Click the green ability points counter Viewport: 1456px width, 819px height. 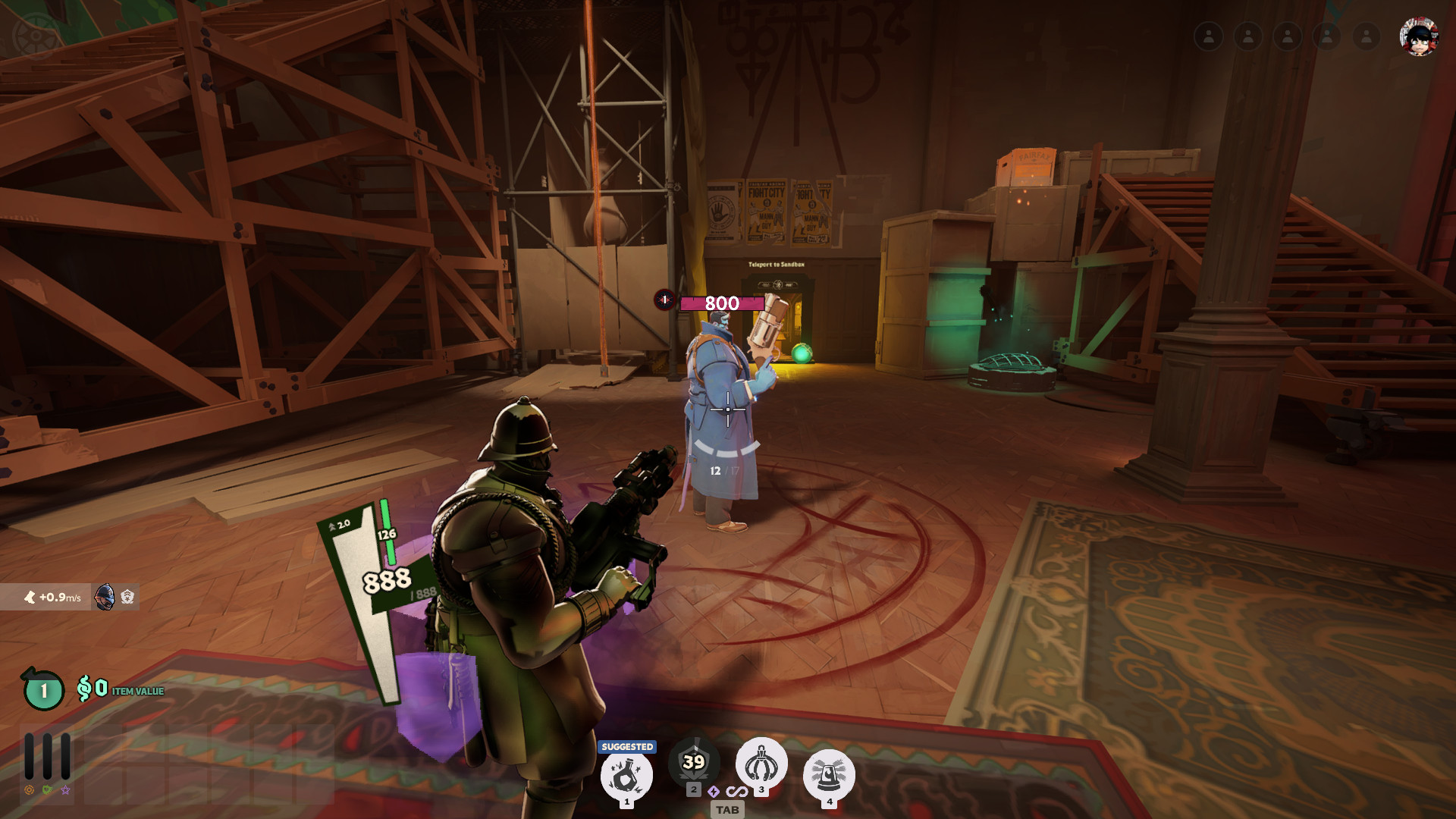[43, 690]
